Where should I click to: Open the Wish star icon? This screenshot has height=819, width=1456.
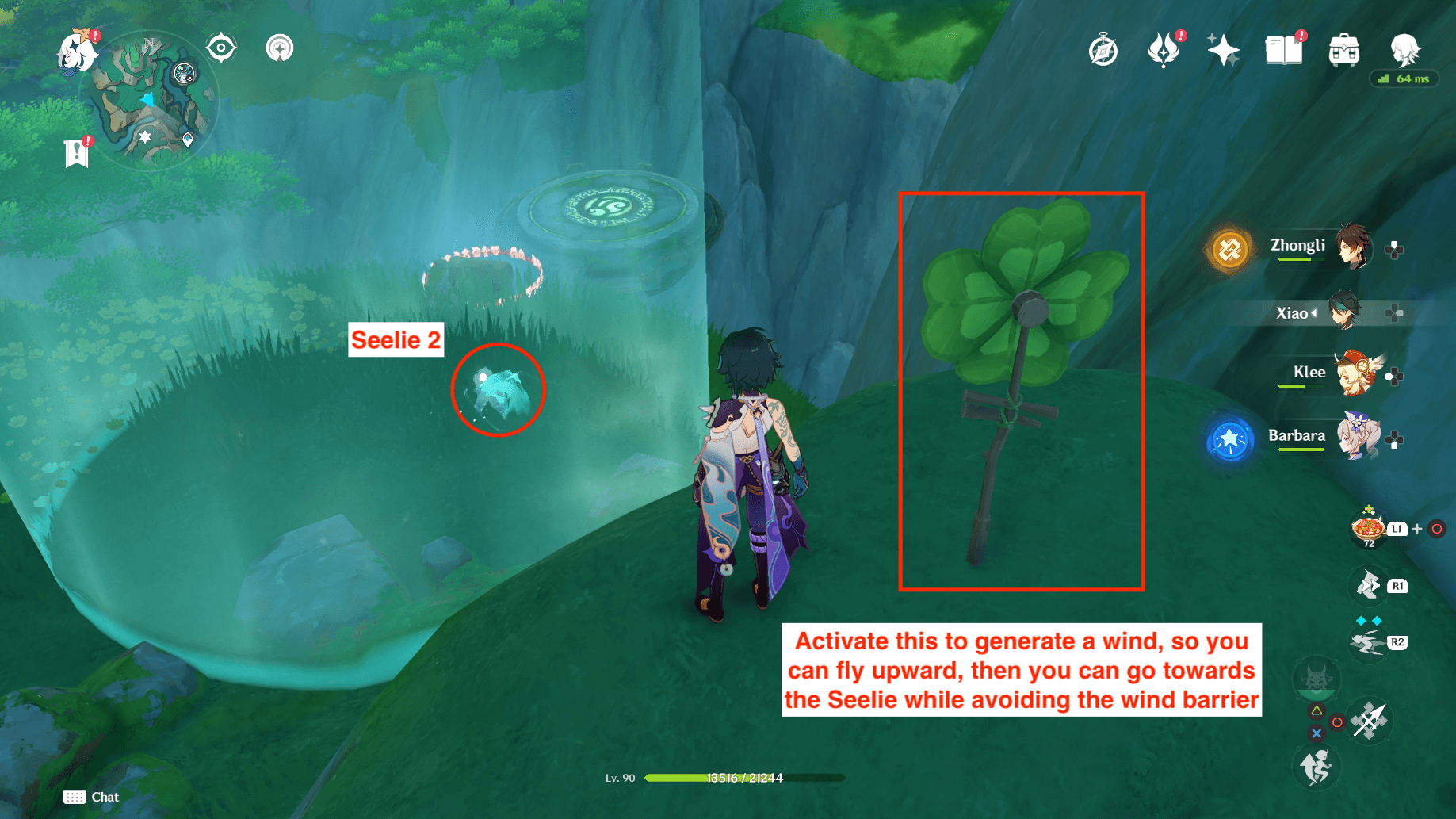click(x=1223, y=51)
